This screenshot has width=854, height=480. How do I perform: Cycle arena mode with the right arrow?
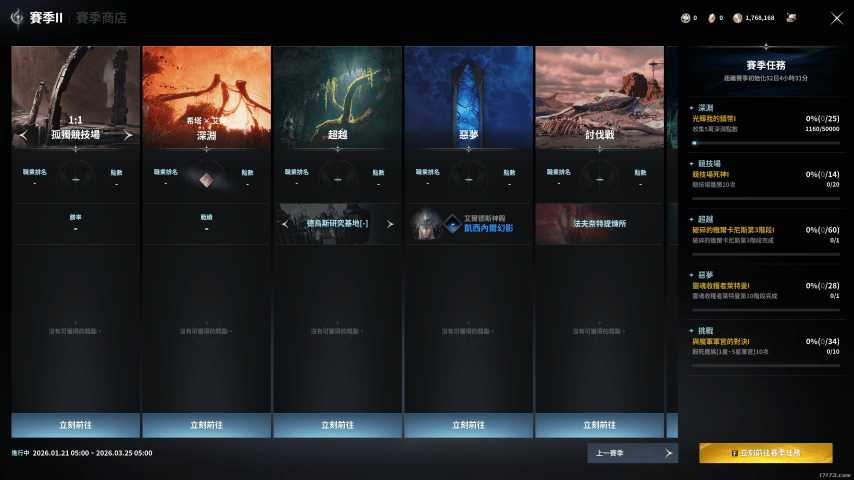128,135
